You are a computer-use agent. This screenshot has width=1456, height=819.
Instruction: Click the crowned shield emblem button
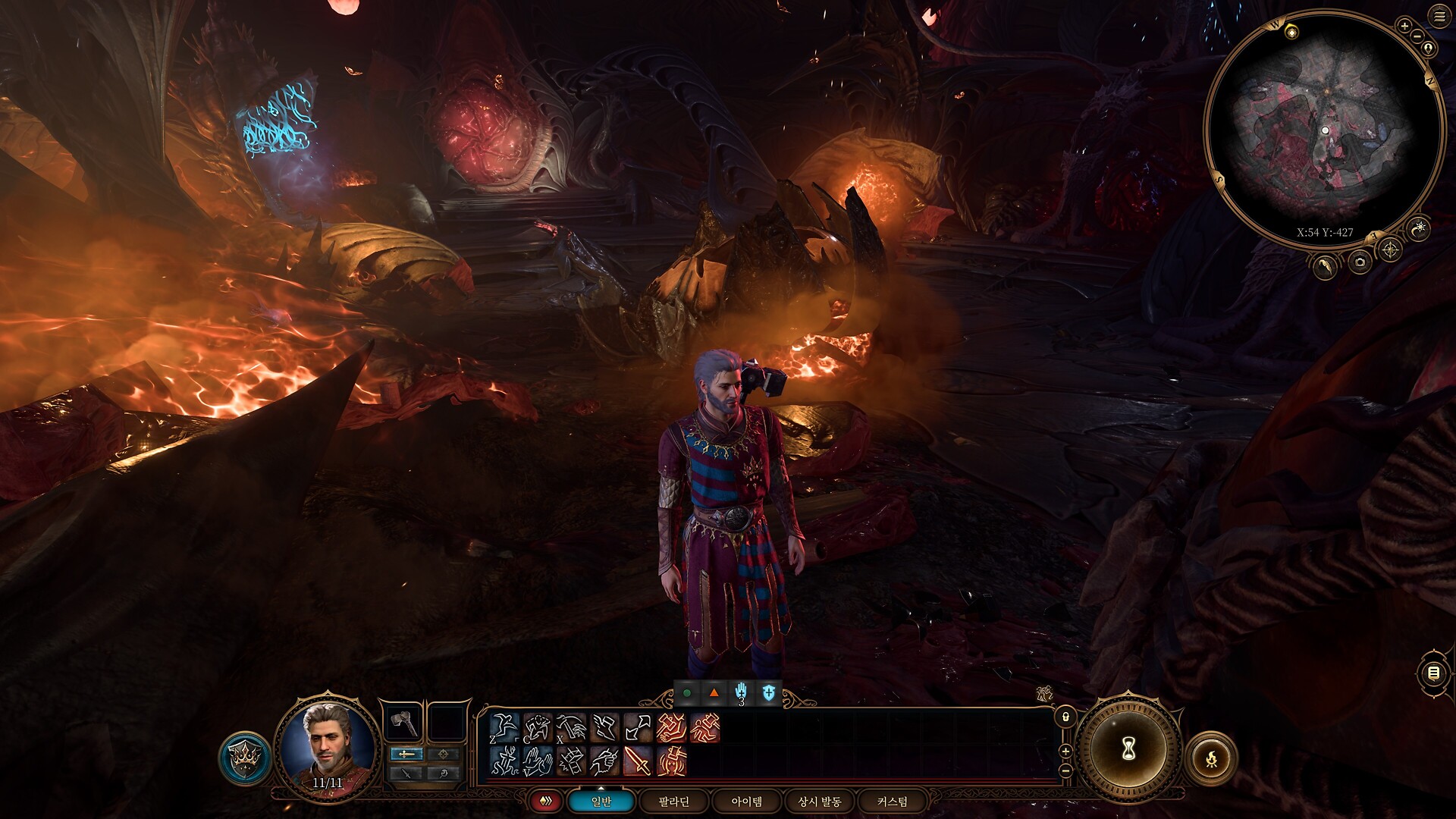point(246,758)
